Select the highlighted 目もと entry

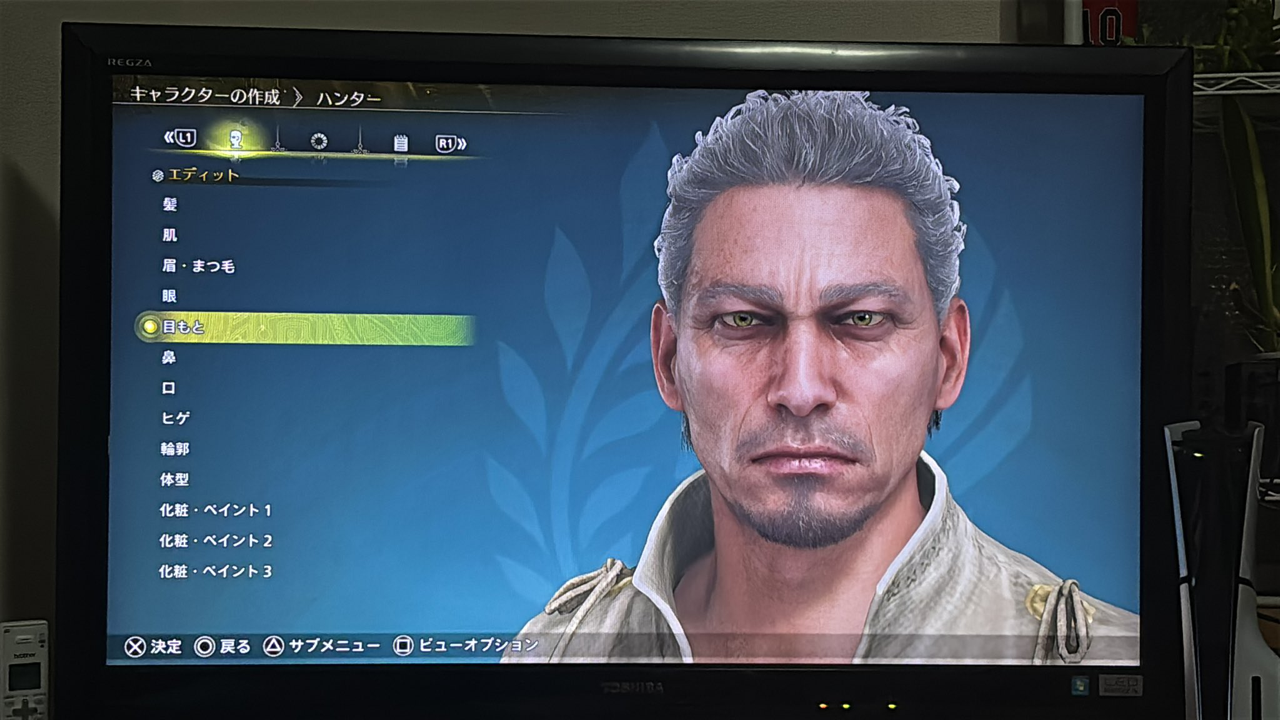184,327
